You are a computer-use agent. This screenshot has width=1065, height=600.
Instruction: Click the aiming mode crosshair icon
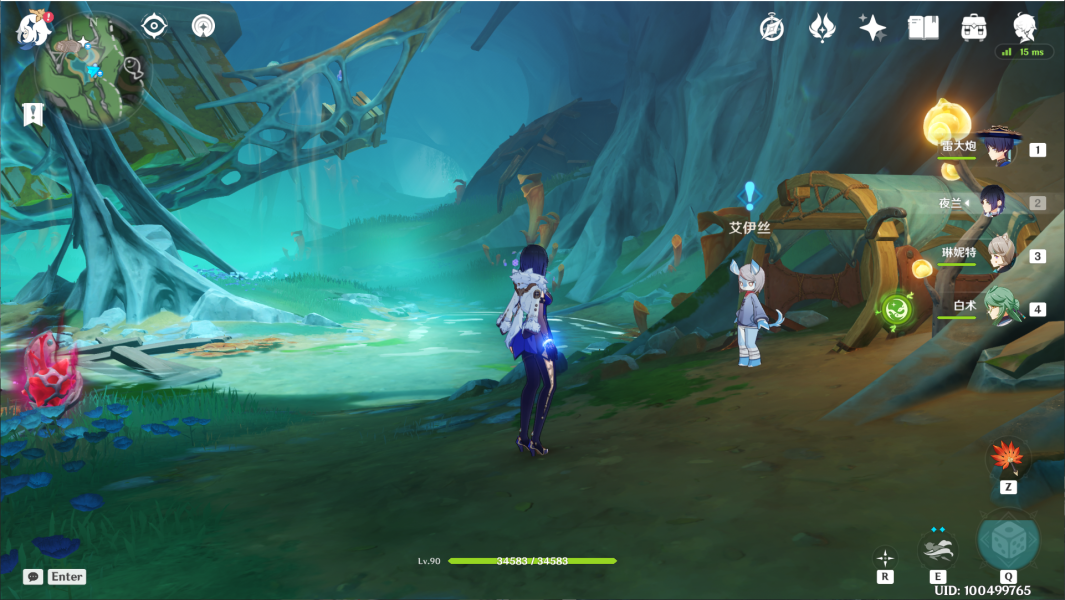click(885, 557)
